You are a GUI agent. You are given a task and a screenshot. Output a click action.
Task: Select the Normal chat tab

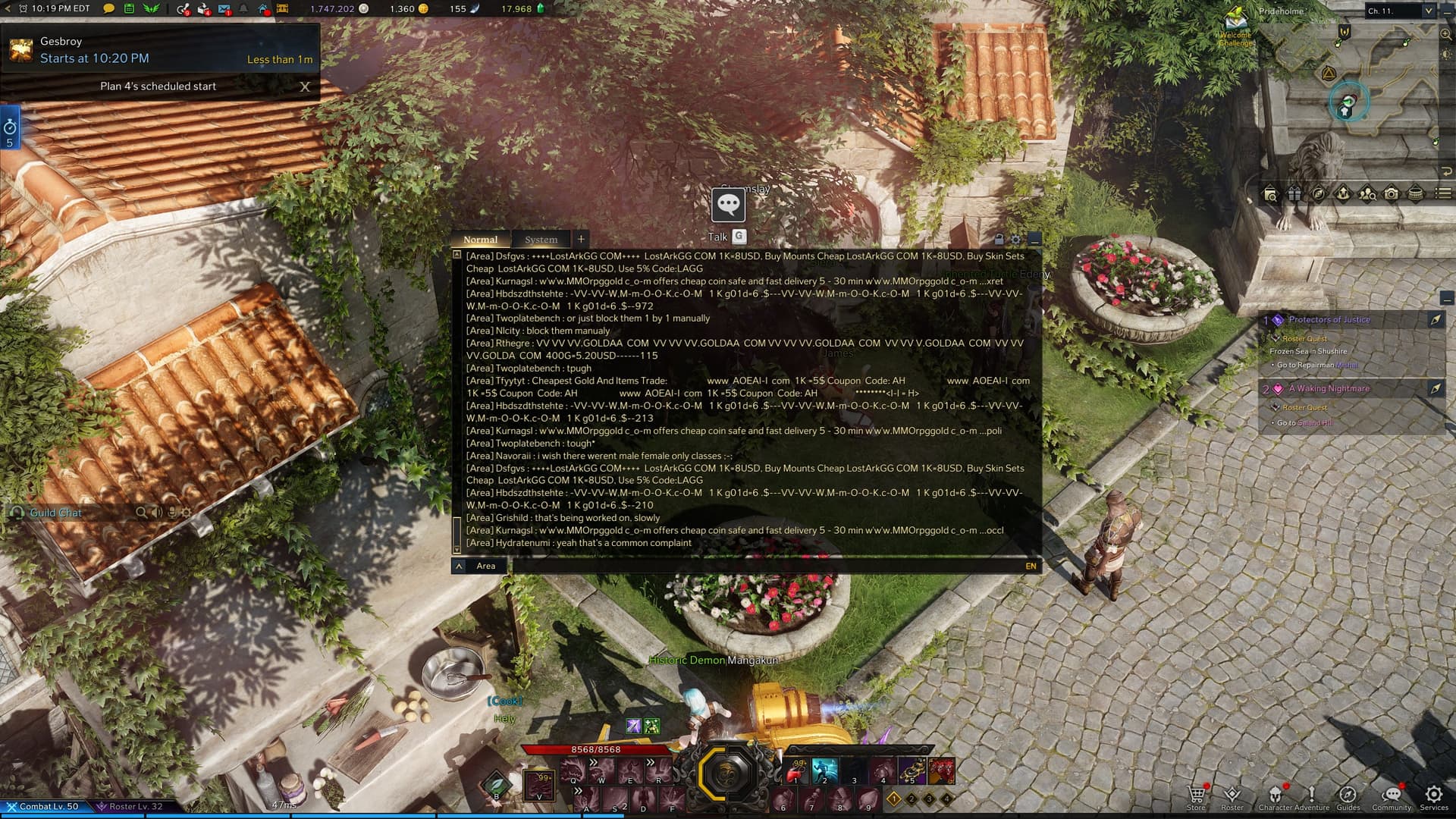(480, 240)
